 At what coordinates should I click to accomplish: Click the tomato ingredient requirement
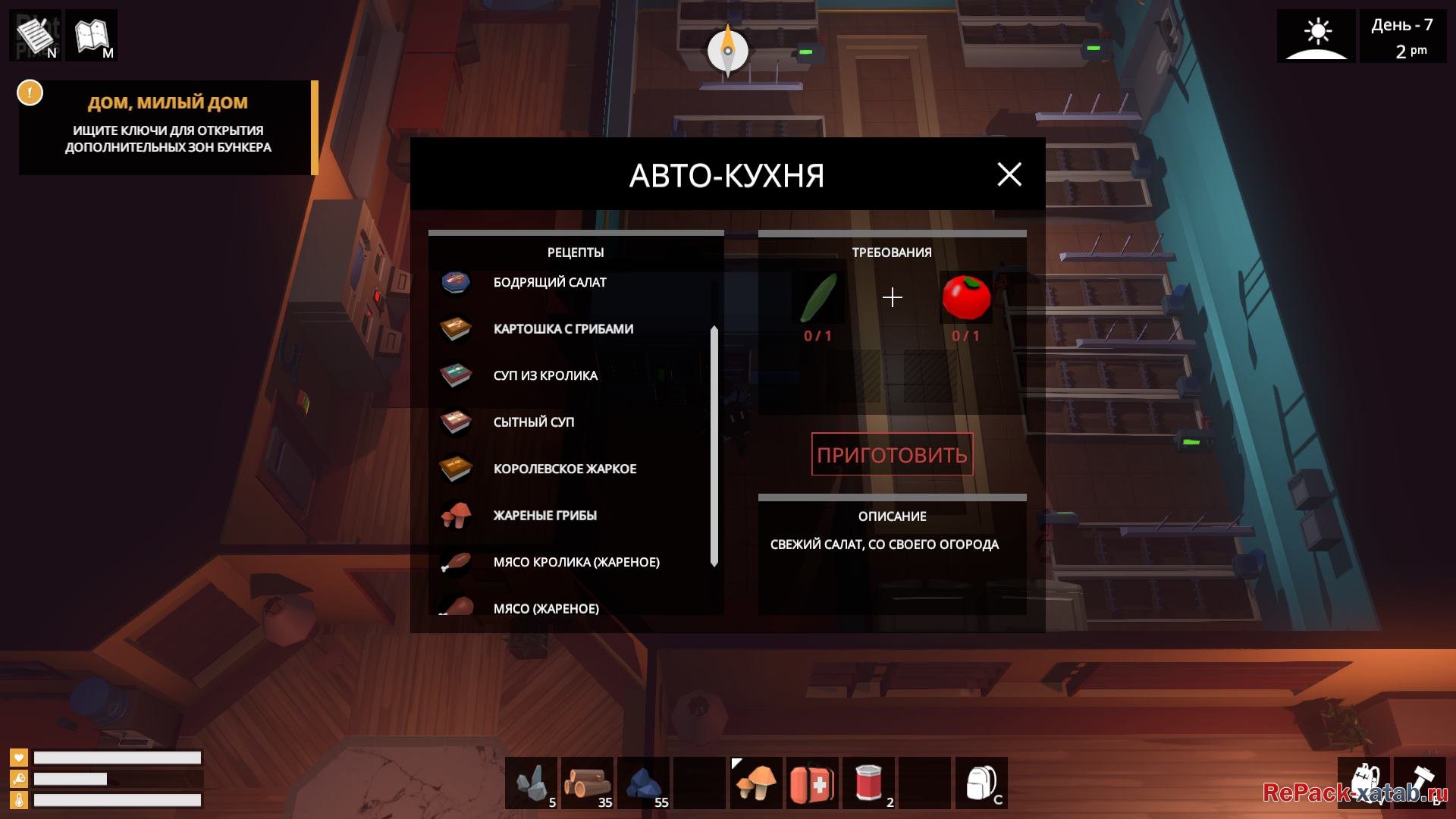(x=965, y=298)
